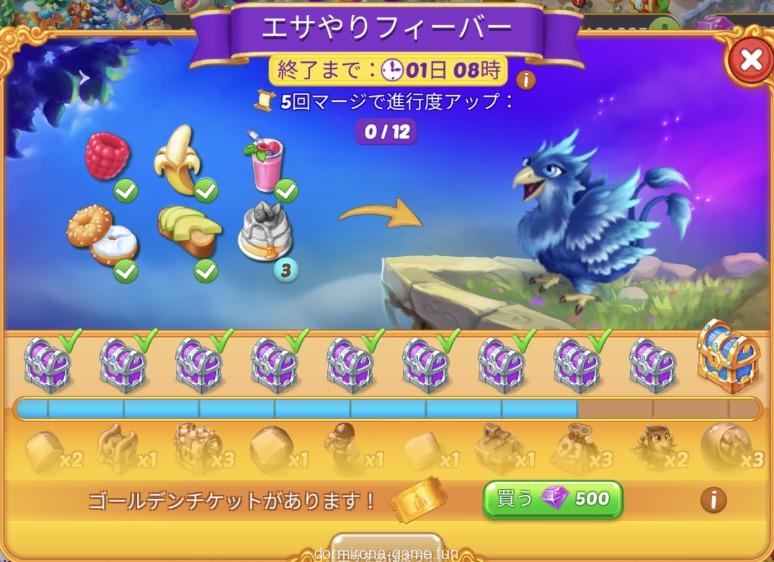Tap the raspberry food item

coord(106,158)
